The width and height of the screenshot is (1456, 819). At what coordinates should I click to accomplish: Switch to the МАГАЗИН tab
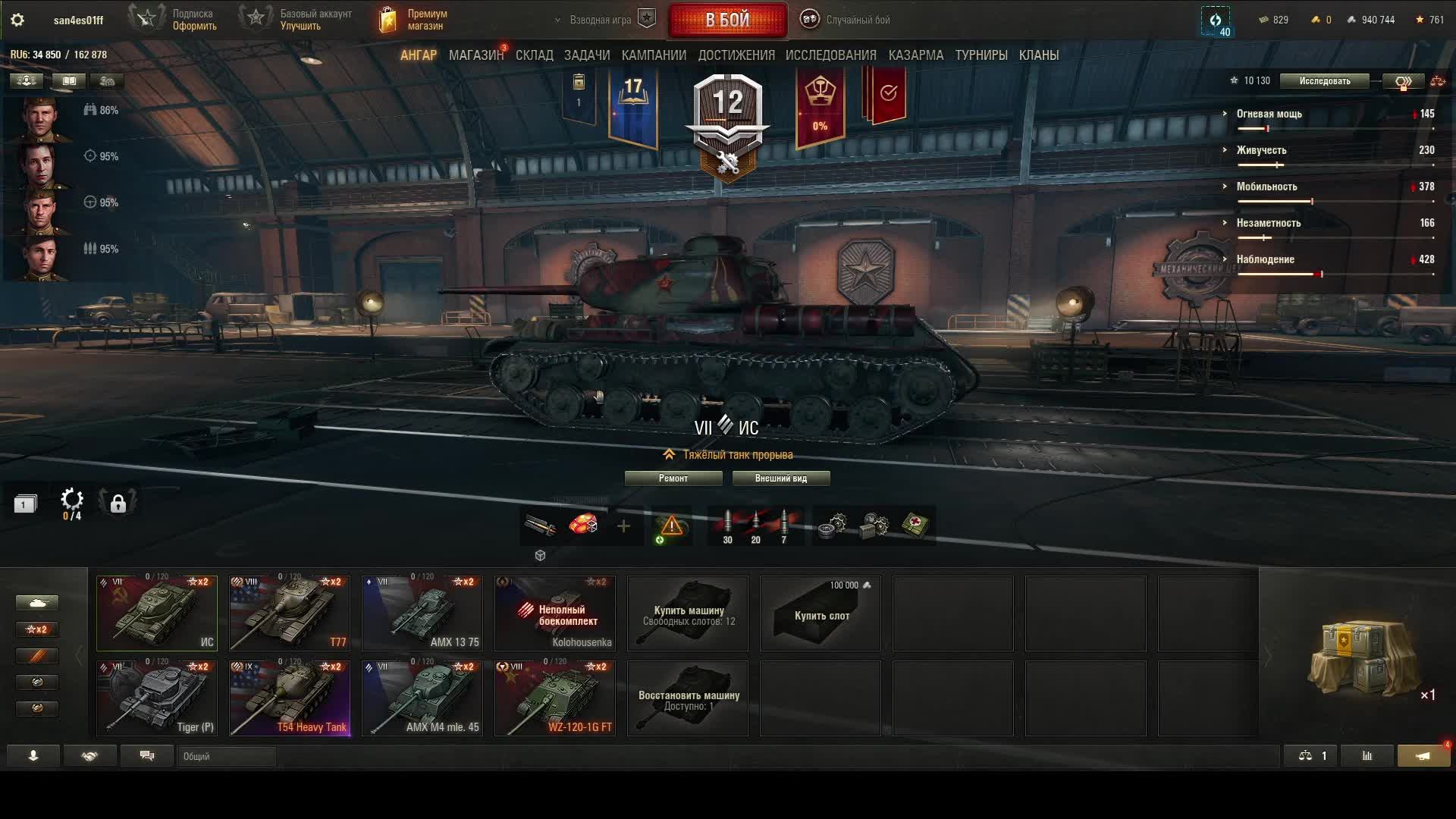pos(475,55)
